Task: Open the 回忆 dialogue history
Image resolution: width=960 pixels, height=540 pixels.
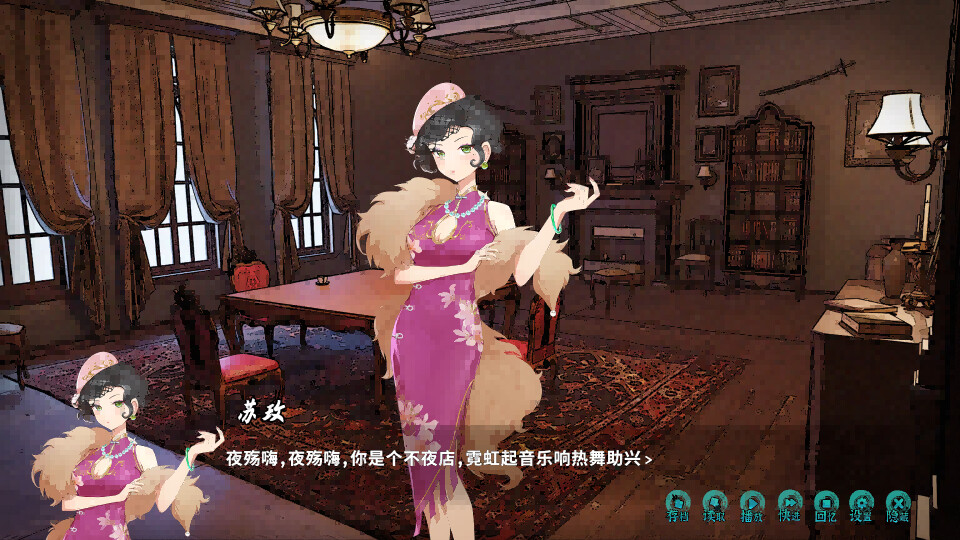Action: [x=825, y=506]
